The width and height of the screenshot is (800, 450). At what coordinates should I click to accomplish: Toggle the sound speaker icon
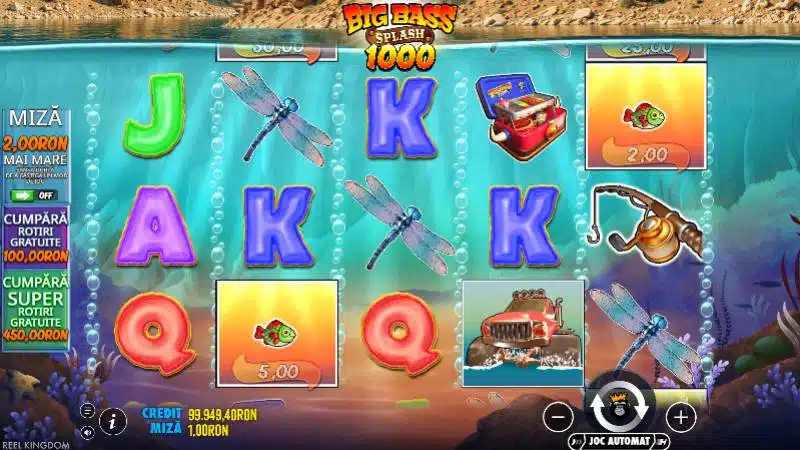tap(88, 432)
